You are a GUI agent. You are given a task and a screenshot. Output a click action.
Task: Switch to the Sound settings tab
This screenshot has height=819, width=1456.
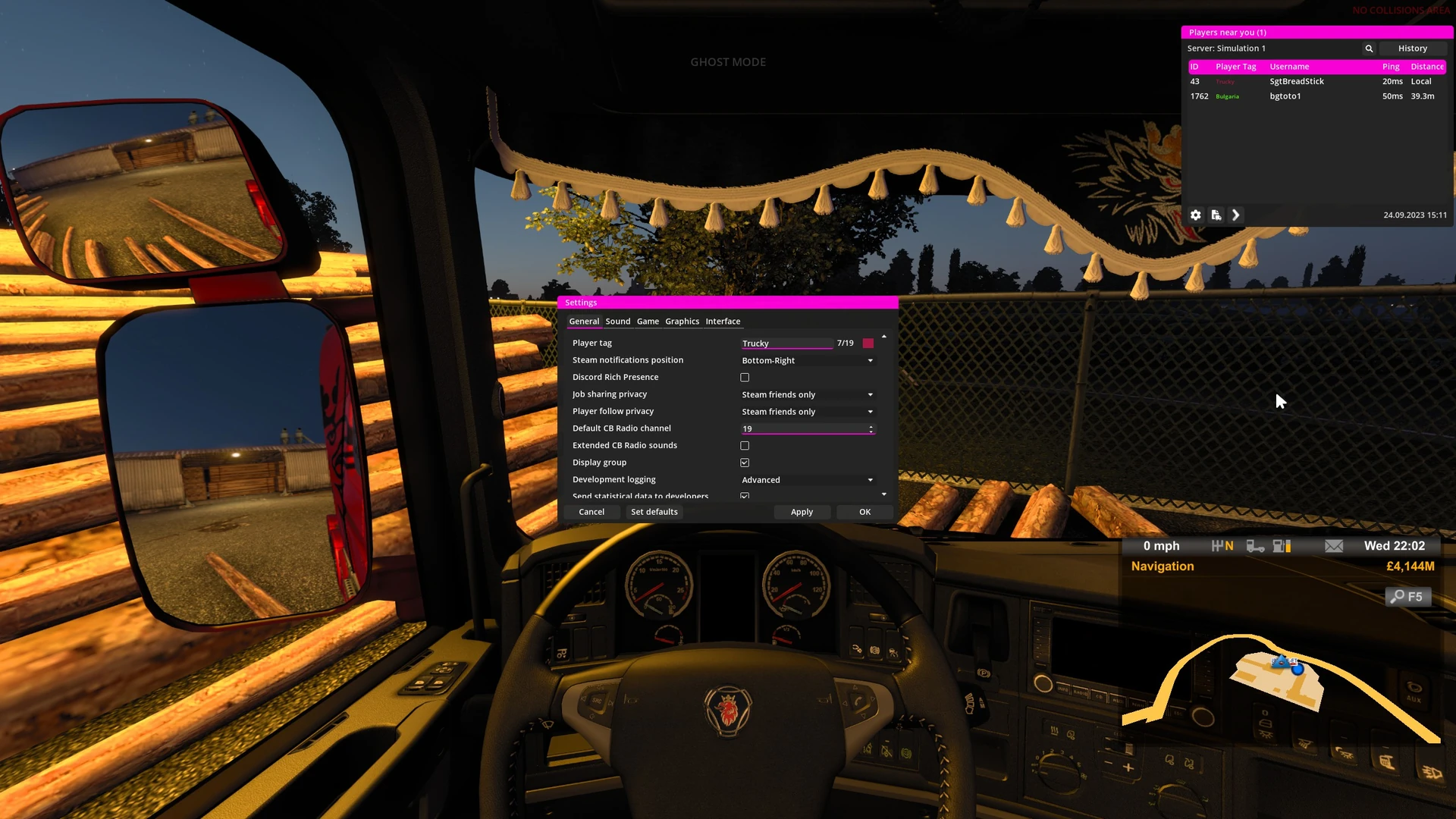tap(617, 322)
